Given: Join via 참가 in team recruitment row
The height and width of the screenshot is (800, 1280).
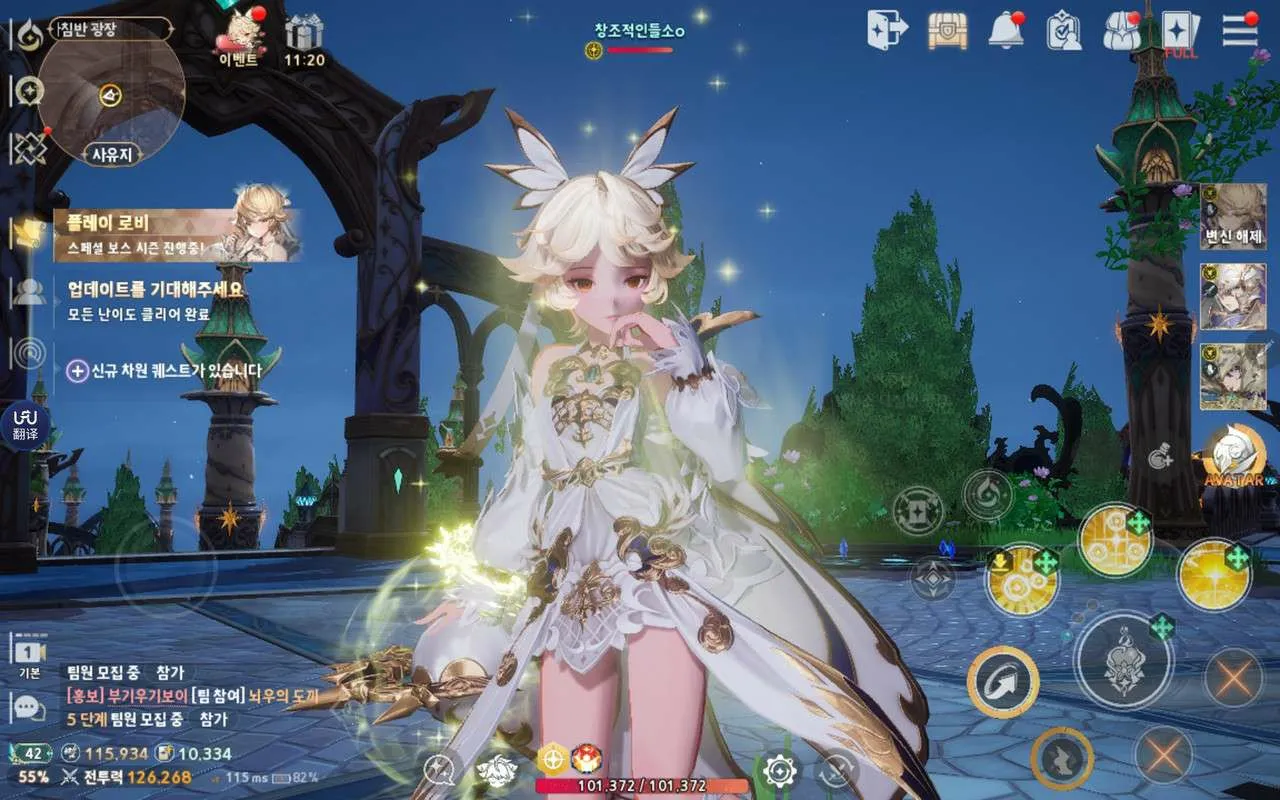Looking at the screenshot, I should click(x=169, y=673).
